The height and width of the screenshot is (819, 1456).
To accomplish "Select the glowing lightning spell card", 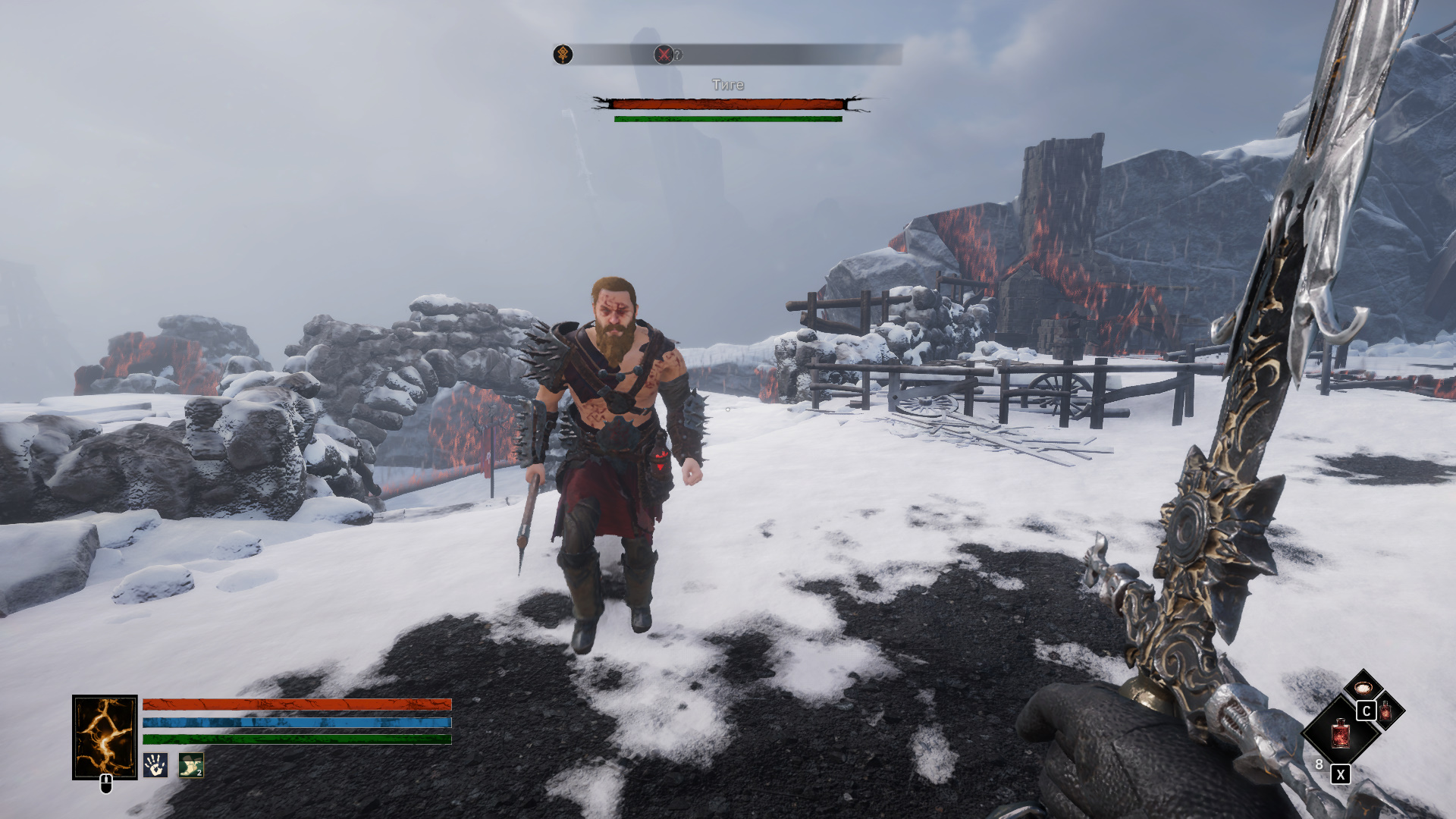I will 105,736.
